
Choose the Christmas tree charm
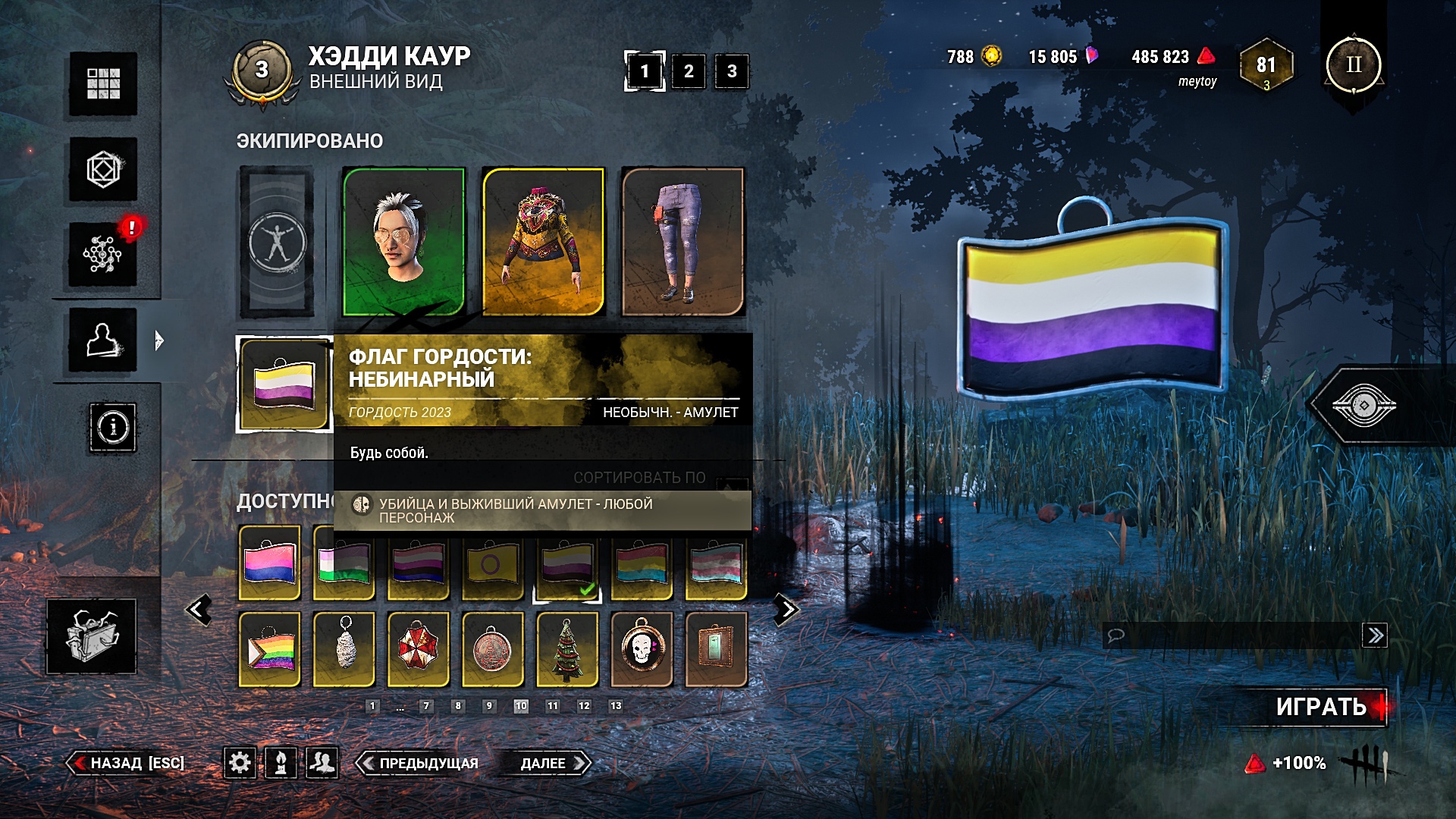coord(567,649)
